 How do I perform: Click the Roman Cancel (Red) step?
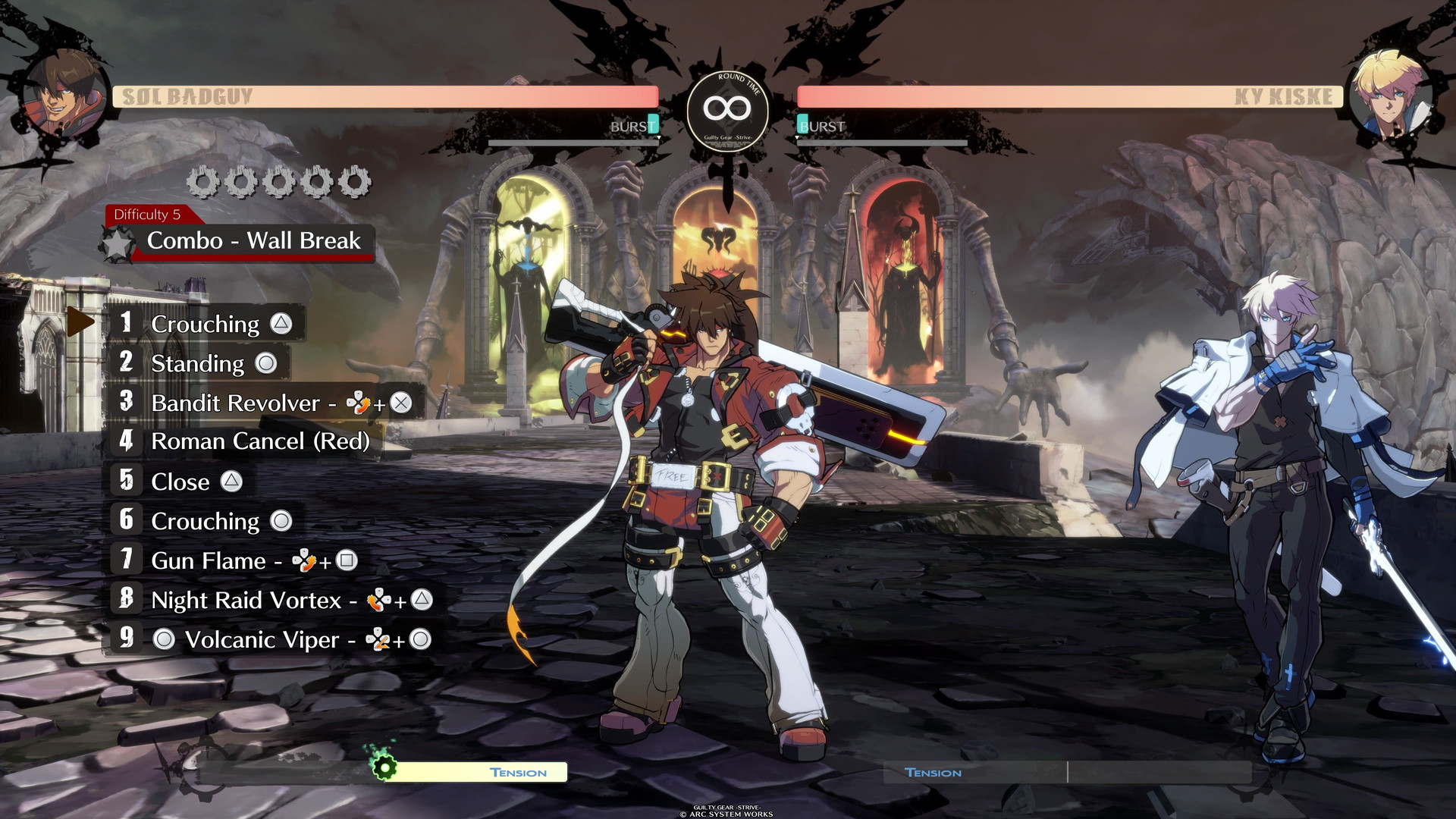click(x=259, y=441)
